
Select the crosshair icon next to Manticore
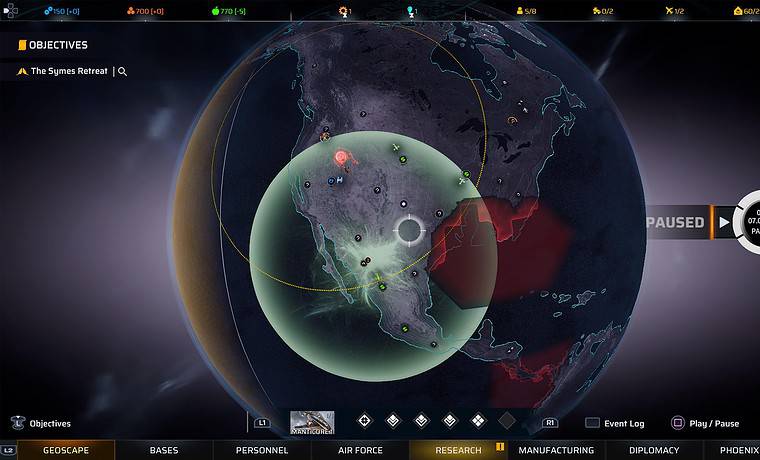pyautogui.click(x=364, y=421)
